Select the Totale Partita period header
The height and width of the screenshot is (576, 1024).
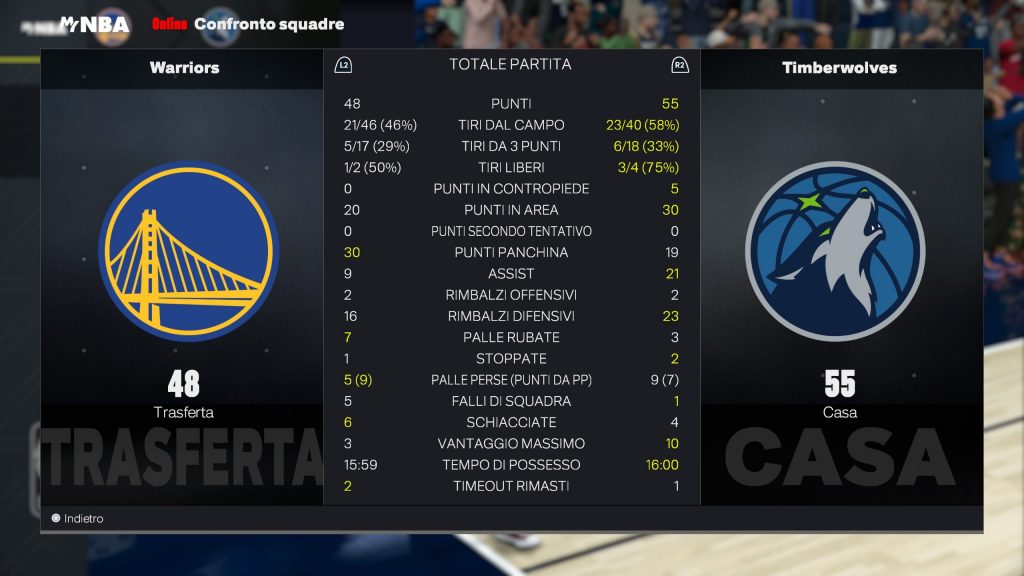coord(510,64)
